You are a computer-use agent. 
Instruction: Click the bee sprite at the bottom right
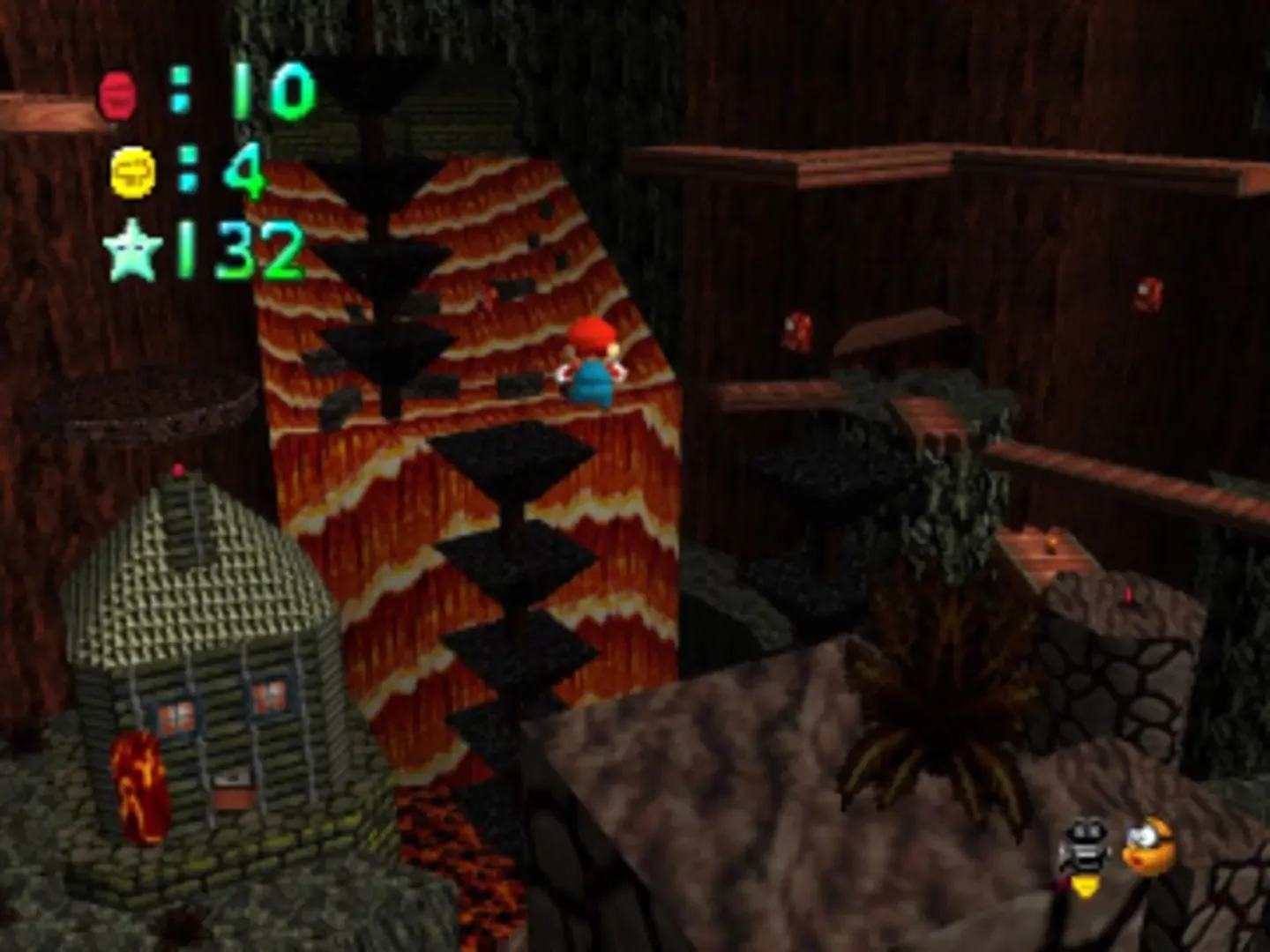[1083, 851]
